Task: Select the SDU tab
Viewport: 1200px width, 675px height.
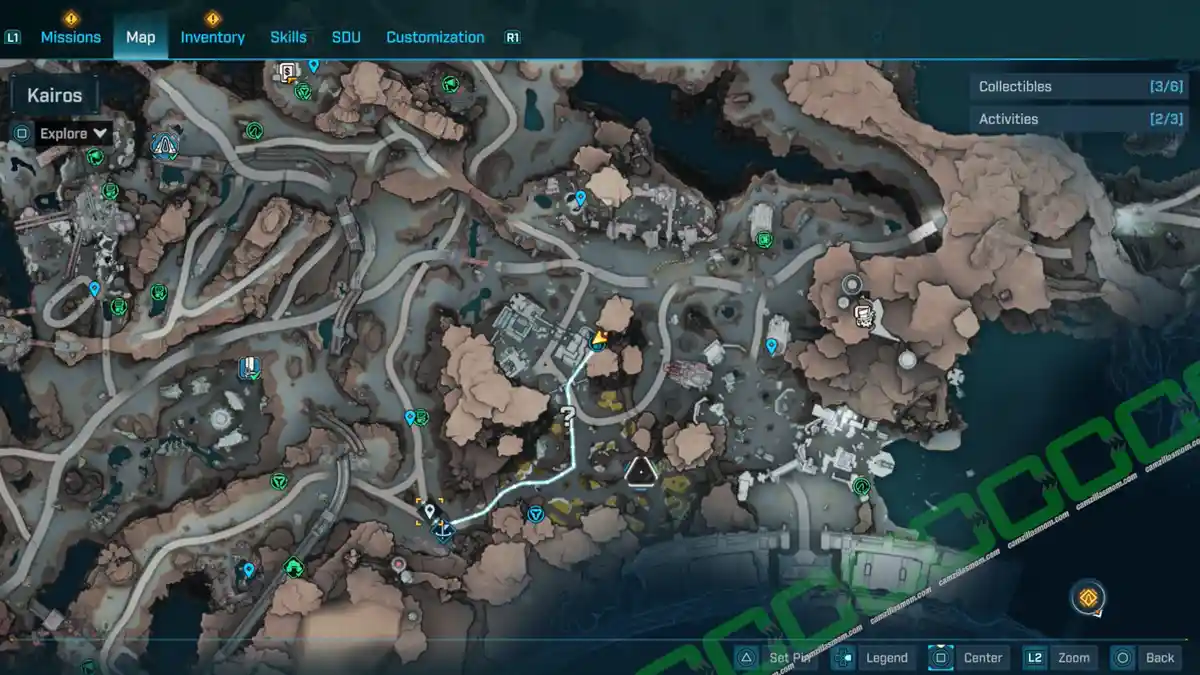Action: click(346, 37)
